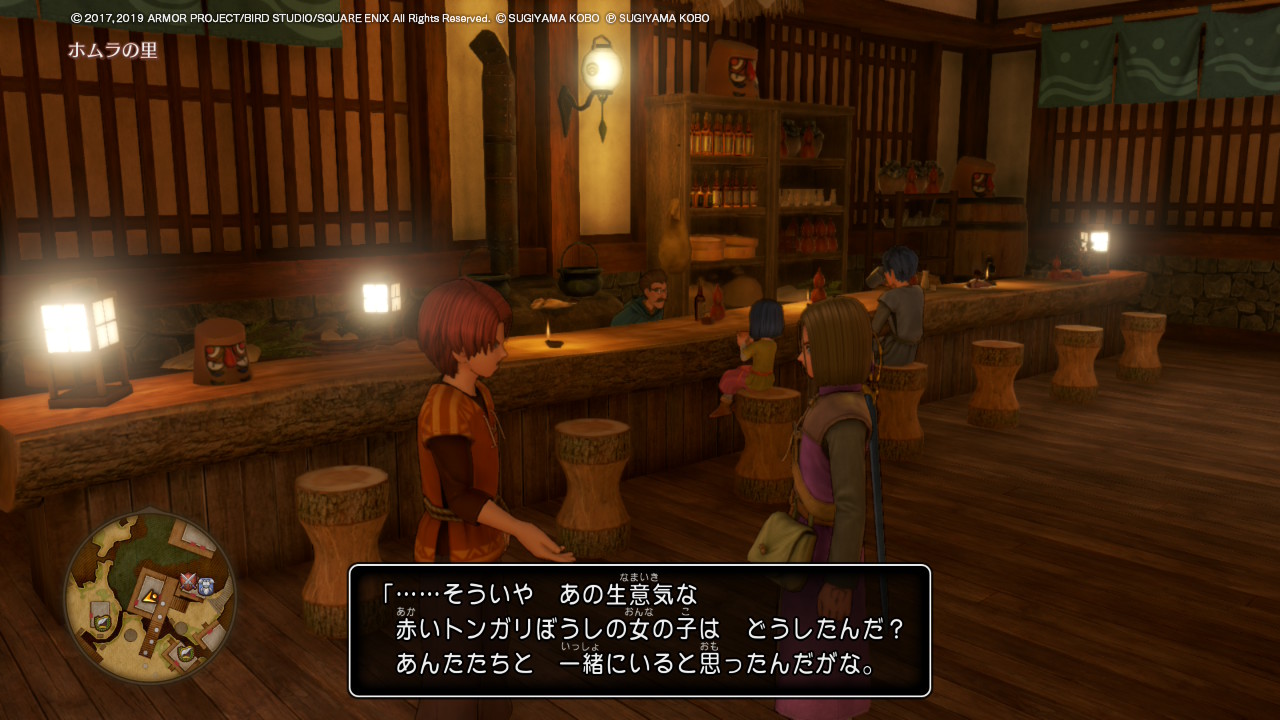
Task: Advance the NPC dialogue box text
Action: coord(640,631)
